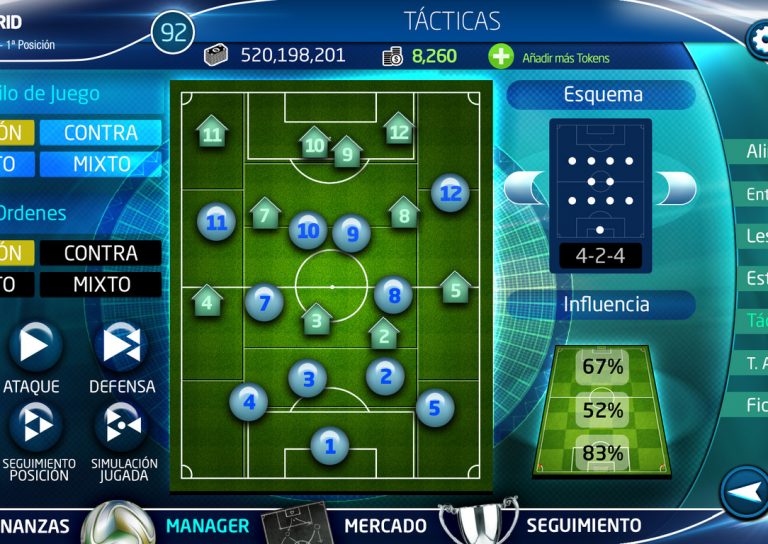
Task: Switch to the previous Esquema formation
Action: coord(525,187)
